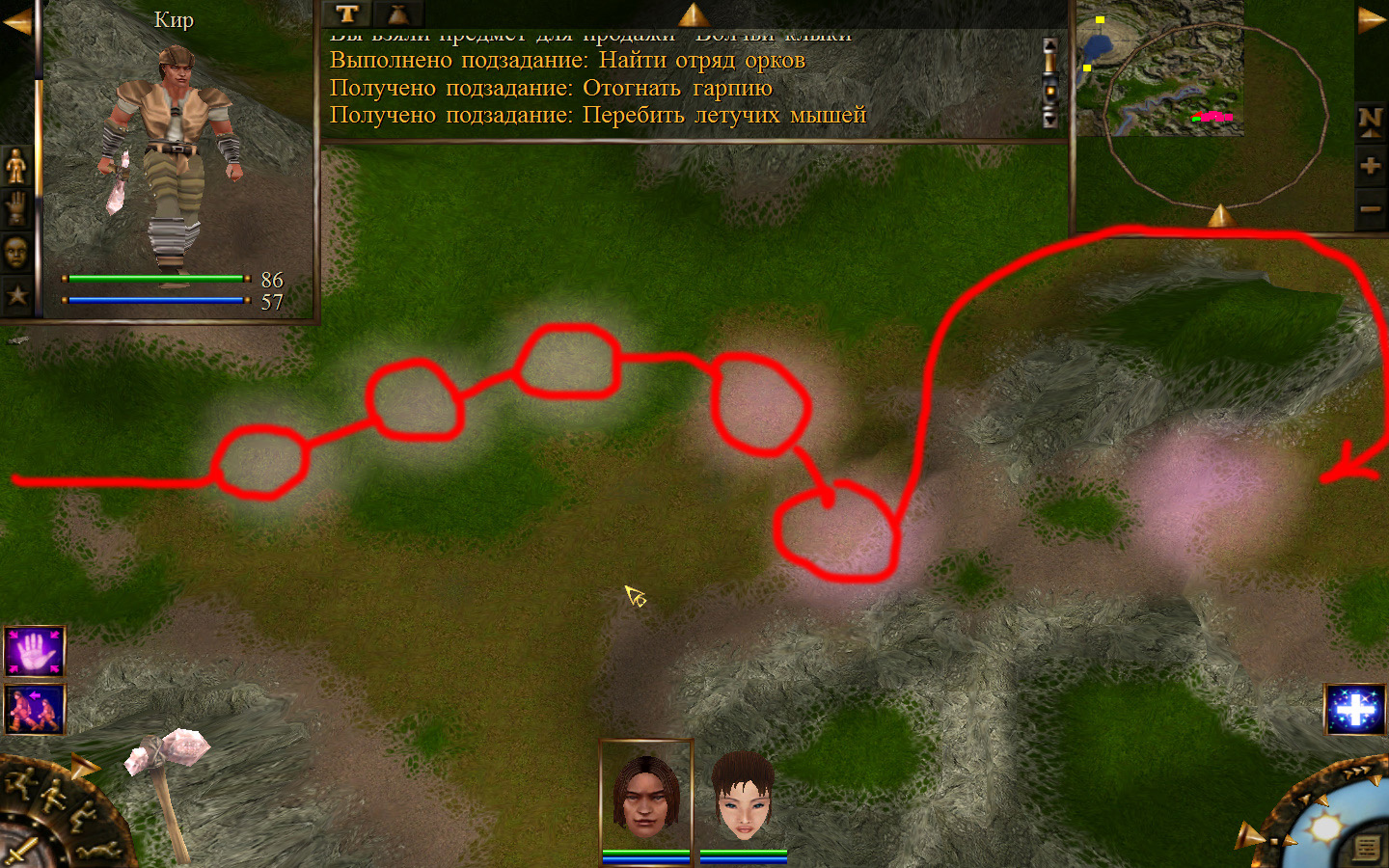Collapse the character panel with the gold arrow
Image resolution: width=1389 pixels, height=868 pixels.
click(x=17, y=21)
